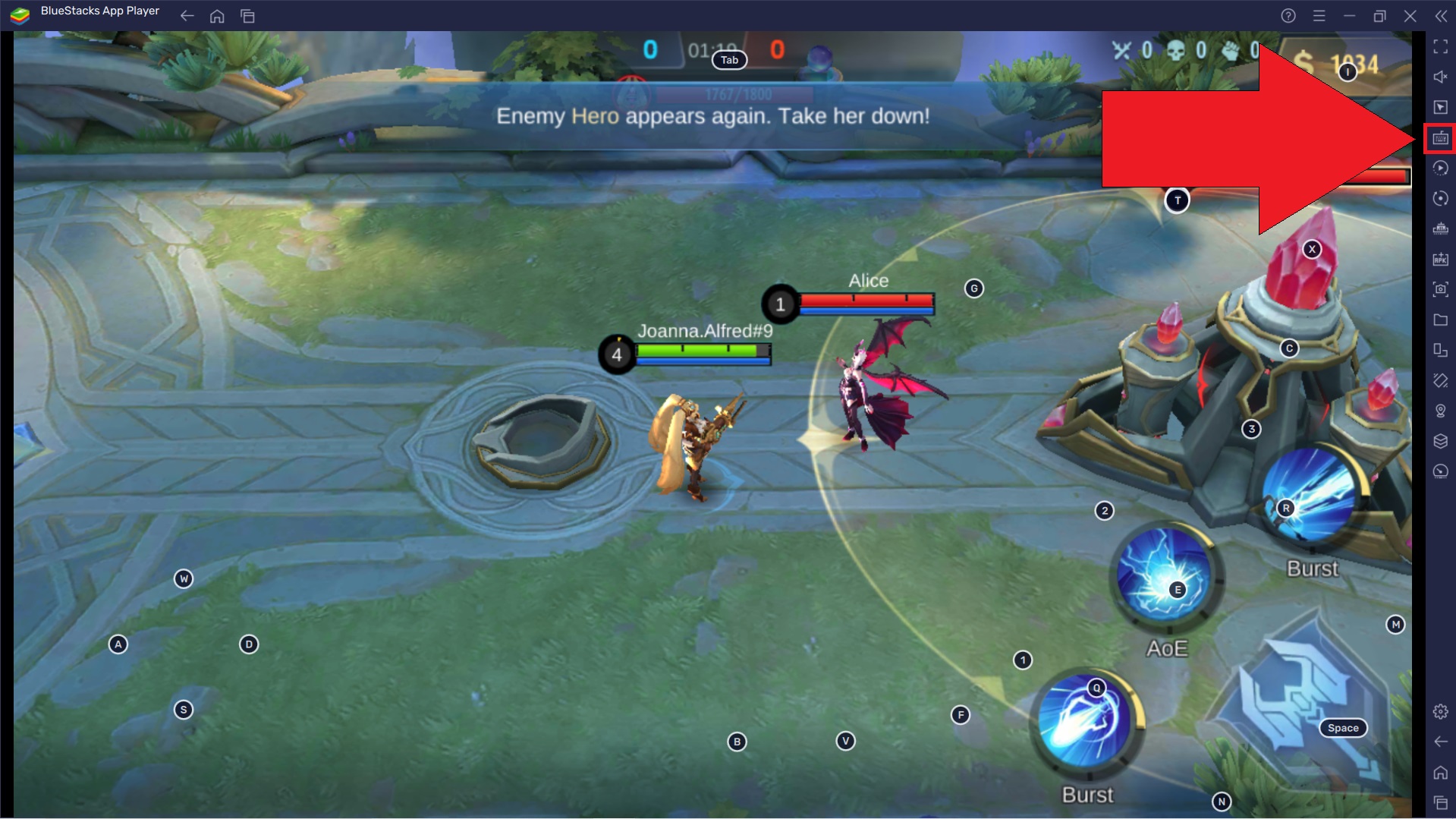The image size is (1456, 819).
Task: Expand BlueStacks settings options
Action: (1440, 711)
